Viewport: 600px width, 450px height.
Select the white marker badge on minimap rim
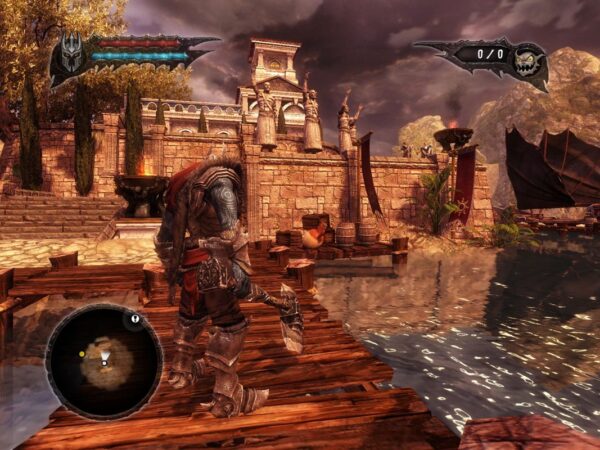pyautogui.click(x=135, y=320)
